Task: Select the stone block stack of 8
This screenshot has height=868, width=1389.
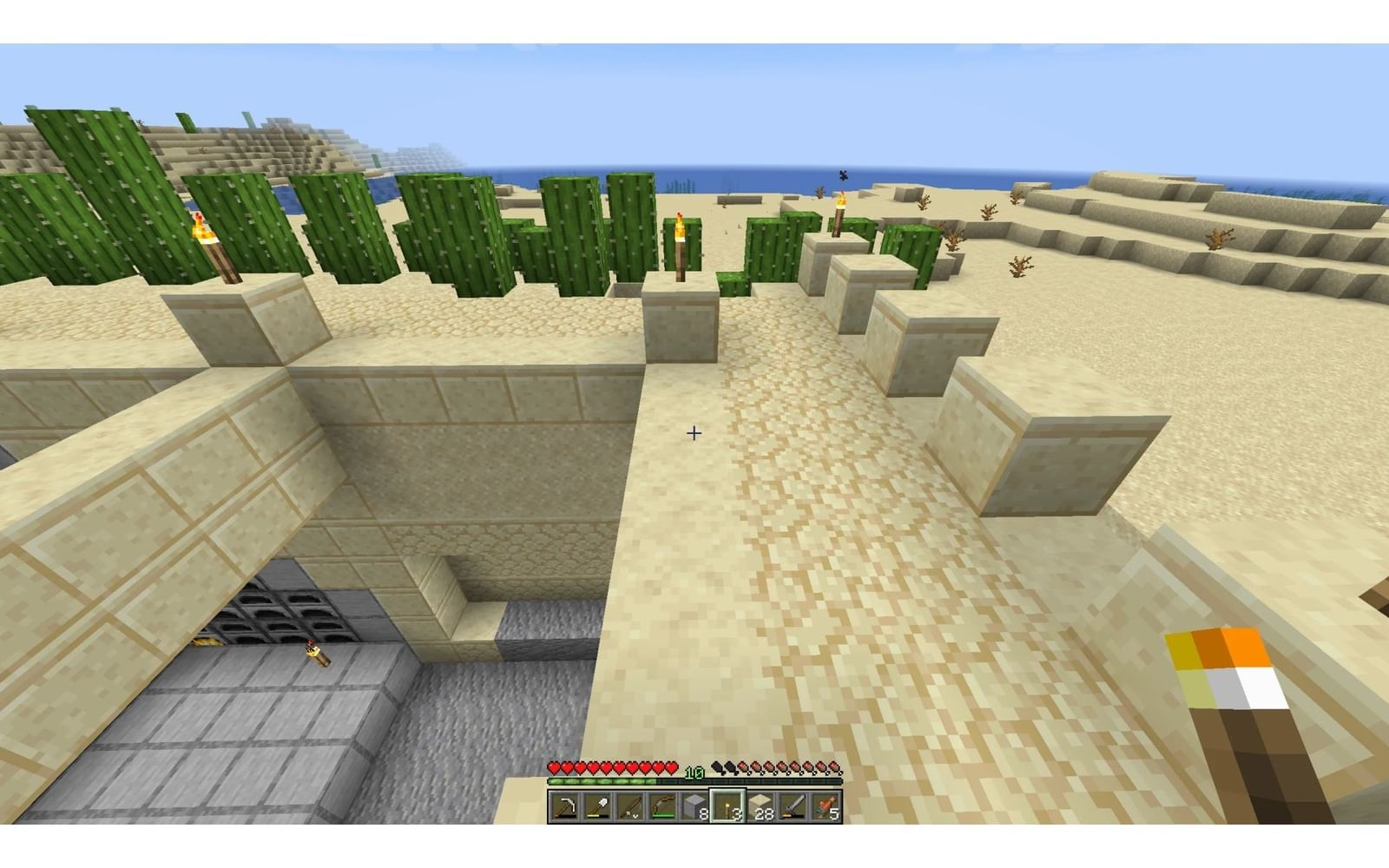Action: (x=694, y=806)
